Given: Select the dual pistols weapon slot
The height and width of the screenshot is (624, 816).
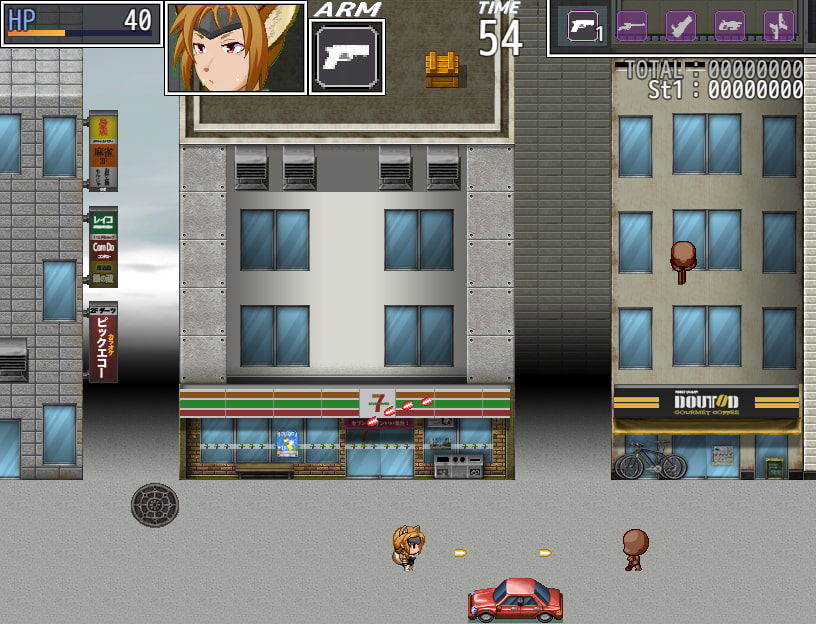Looking at the screenshot, I should [x=778, y=26].
